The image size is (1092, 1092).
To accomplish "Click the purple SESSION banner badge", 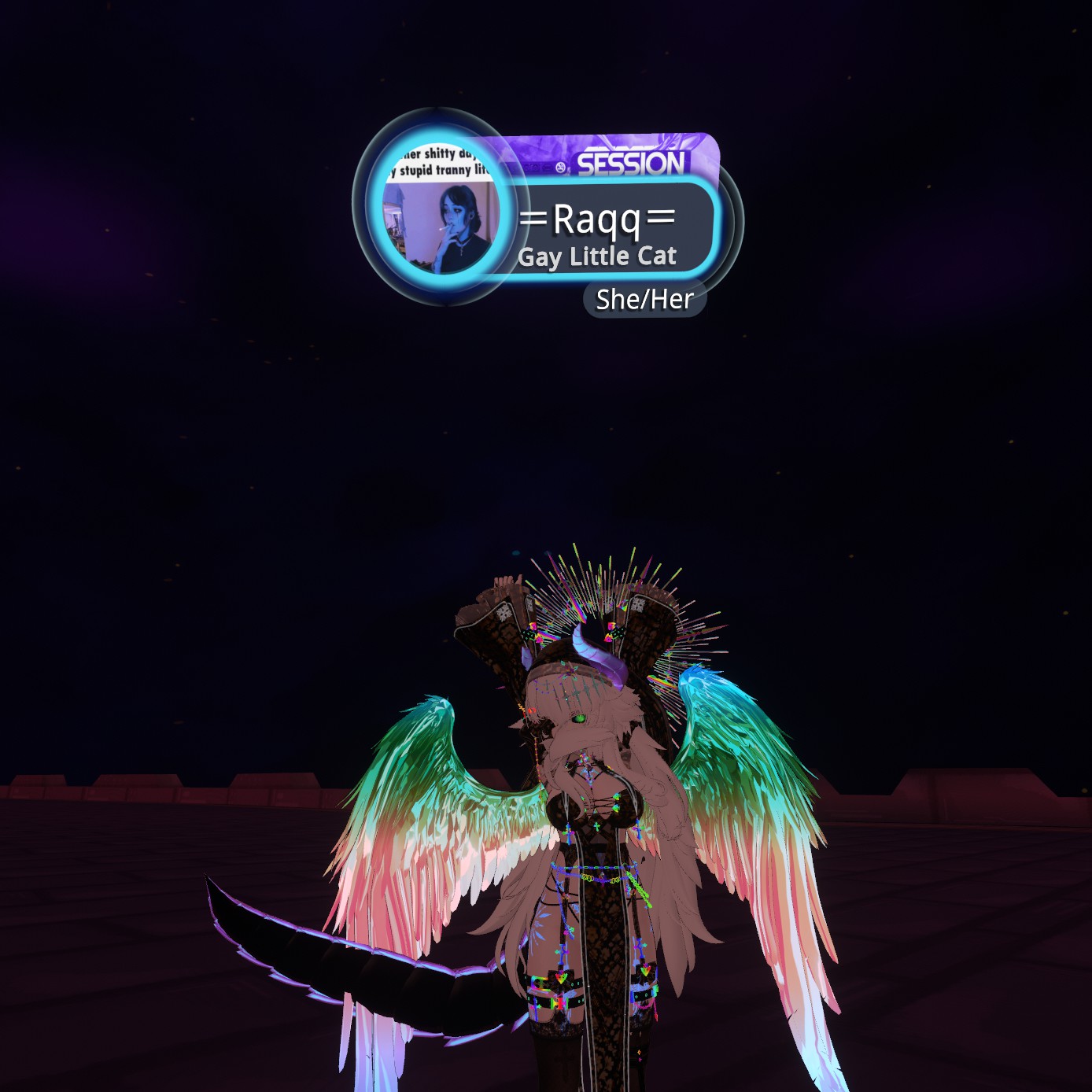I will coord(629,161).
